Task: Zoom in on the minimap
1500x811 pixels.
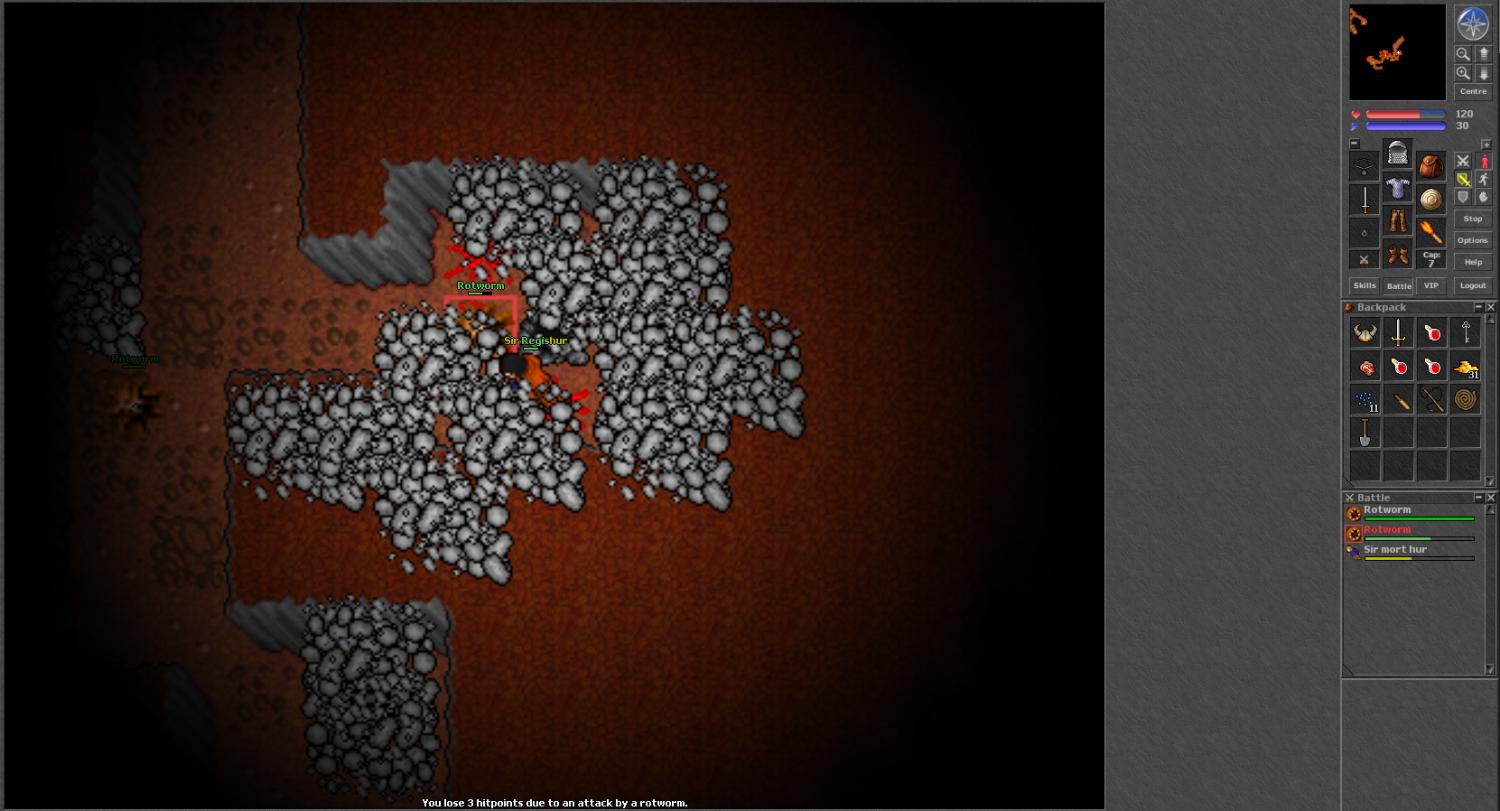Action: (1463, 73)
